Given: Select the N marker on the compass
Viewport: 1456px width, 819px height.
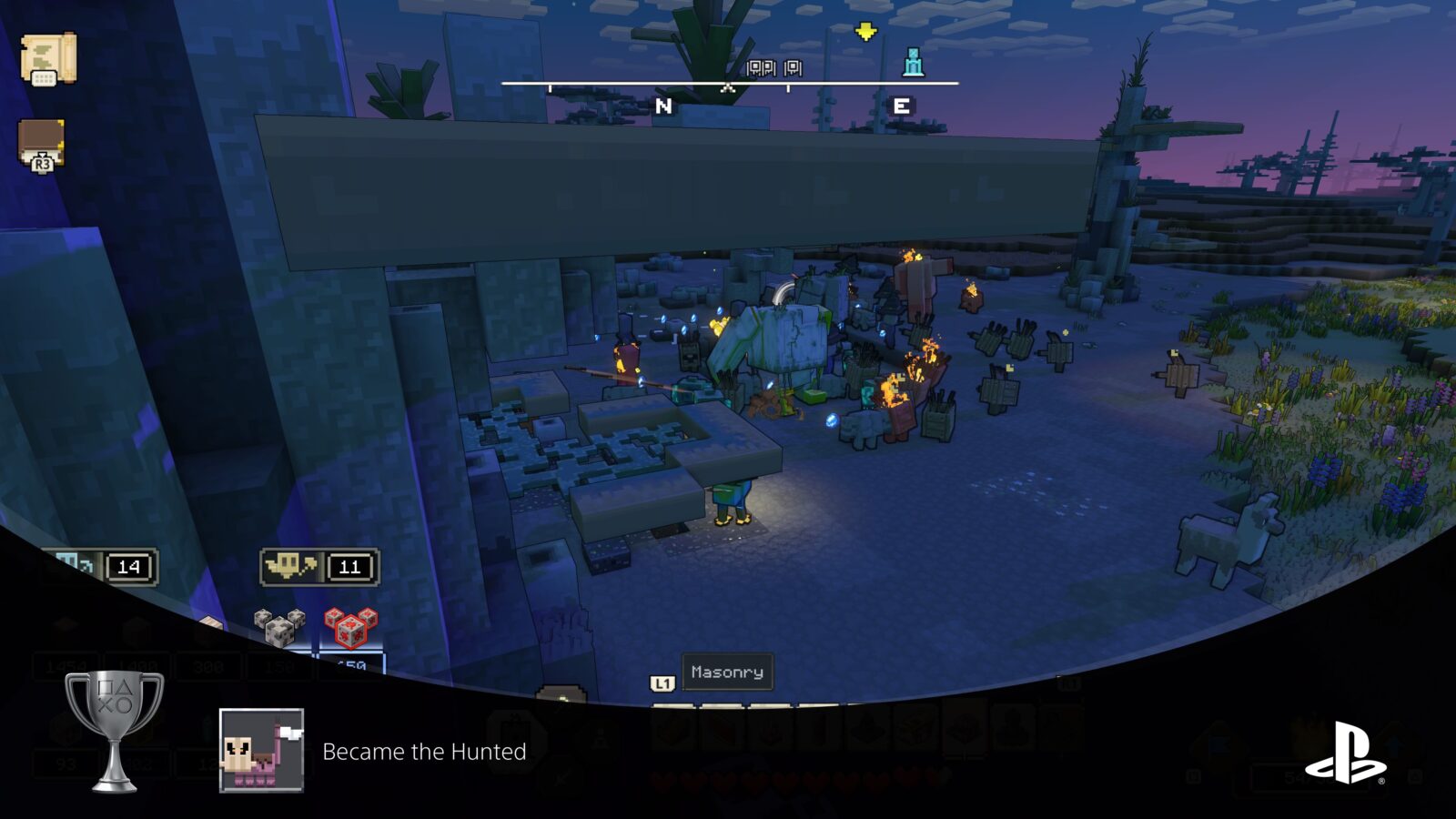Looking at the screenshot, I should click(662, 105).
